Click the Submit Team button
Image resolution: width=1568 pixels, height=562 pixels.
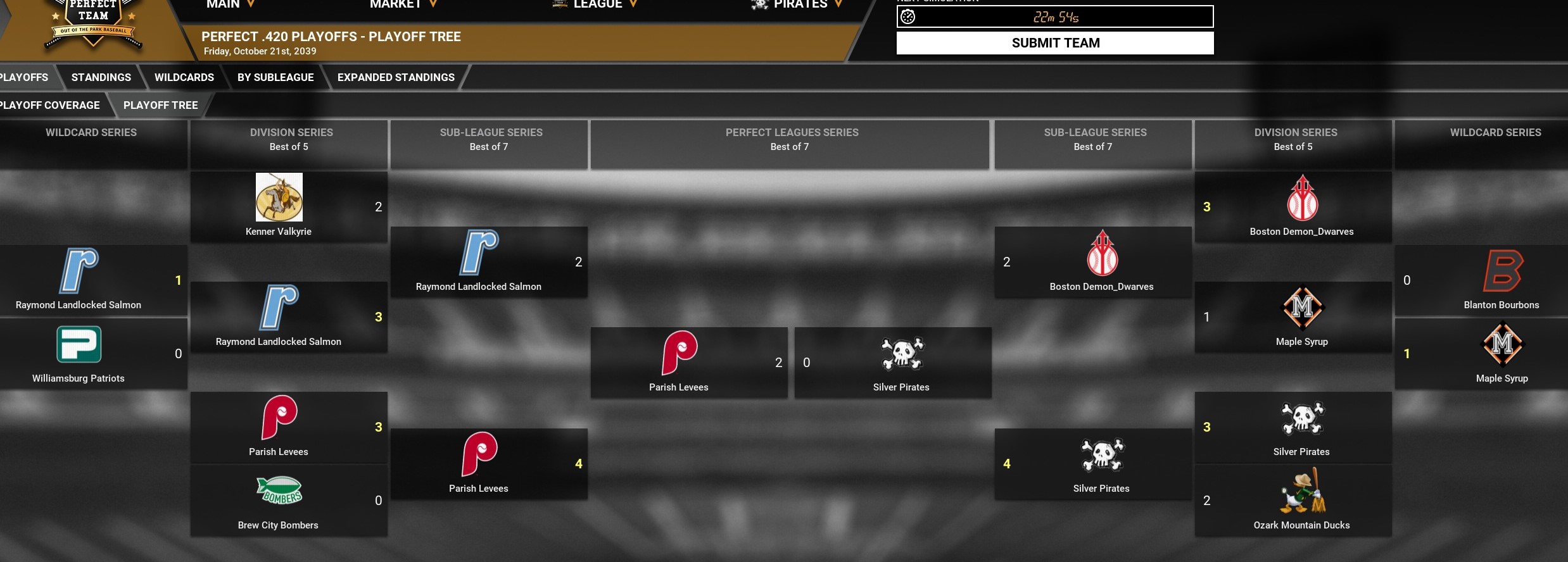point(1055,43)
